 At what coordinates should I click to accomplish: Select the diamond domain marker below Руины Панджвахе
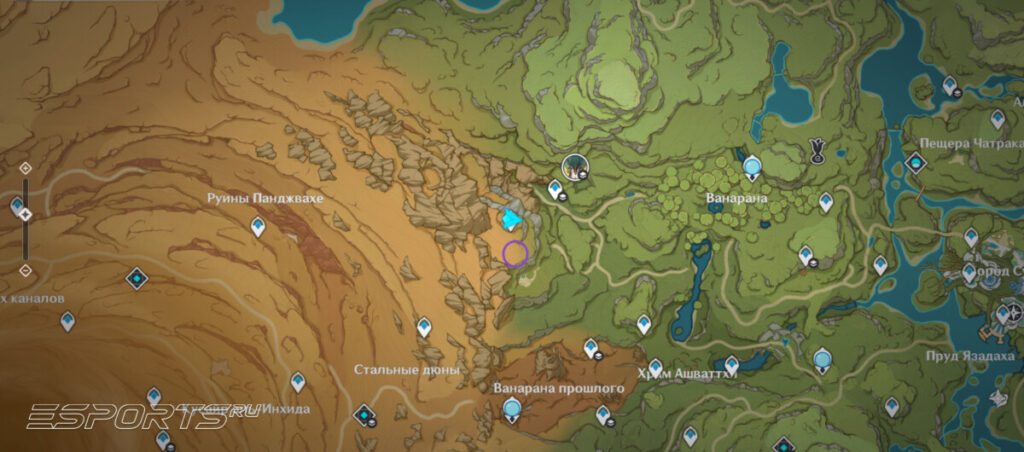point(137,278)
